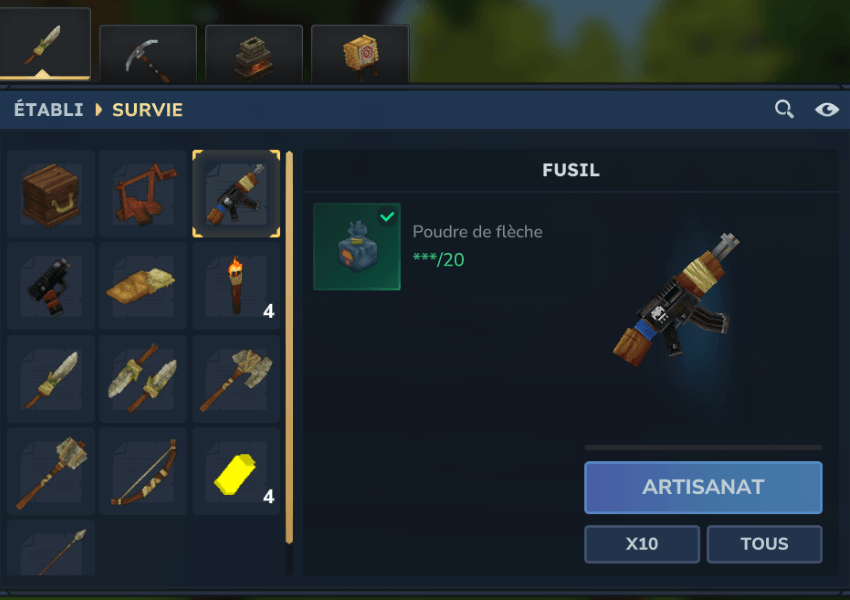Select the bedroll recipe
The height and width of the screenshot is (600, 850).
pyautogui.click(x=143, y=286)
